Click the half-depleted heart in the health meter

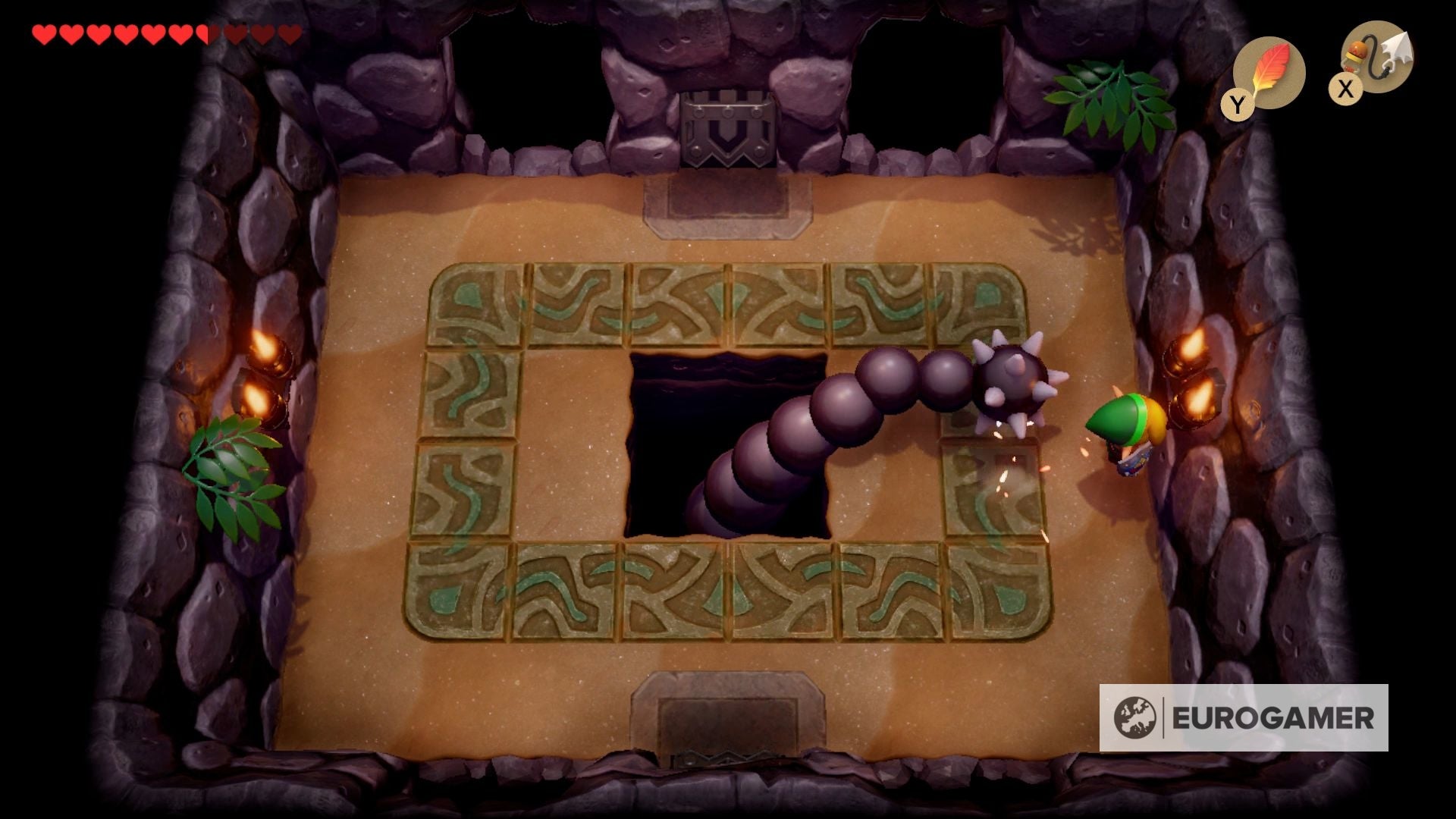coord(203,32)
